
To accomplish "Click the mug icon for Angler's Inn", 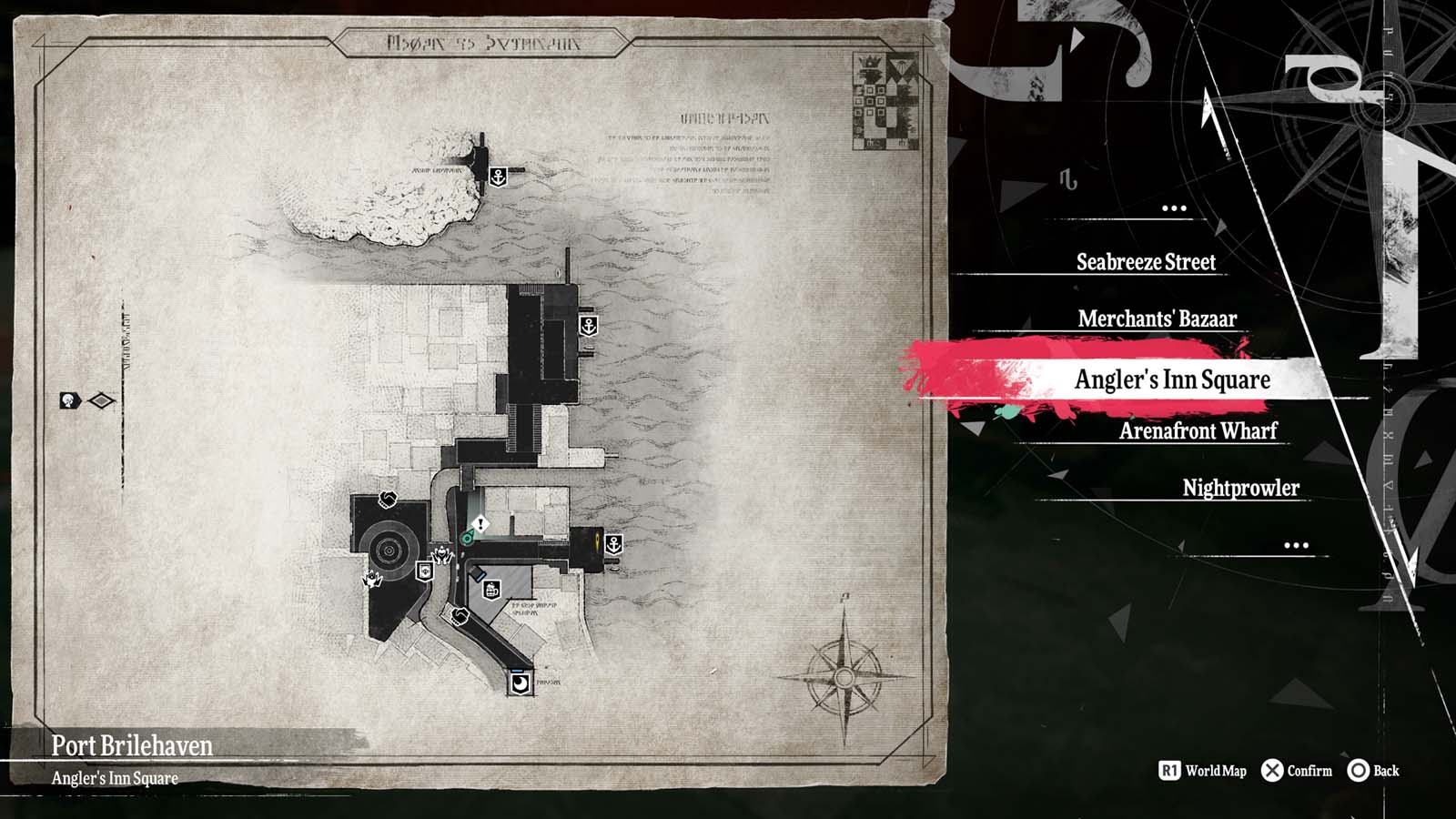I will tap(491, 590).
